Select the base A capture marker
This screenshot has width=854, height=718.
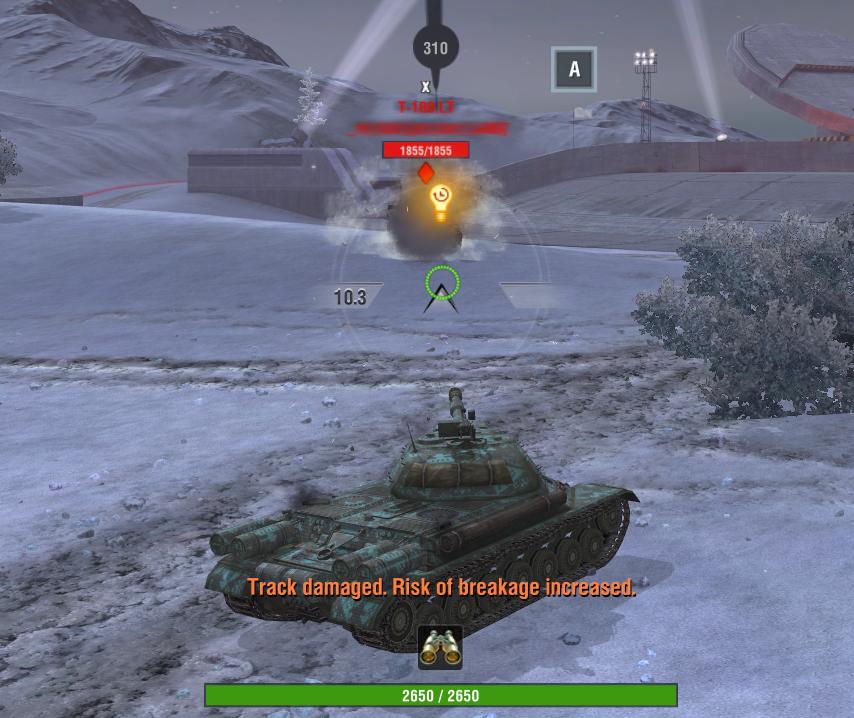574,69
